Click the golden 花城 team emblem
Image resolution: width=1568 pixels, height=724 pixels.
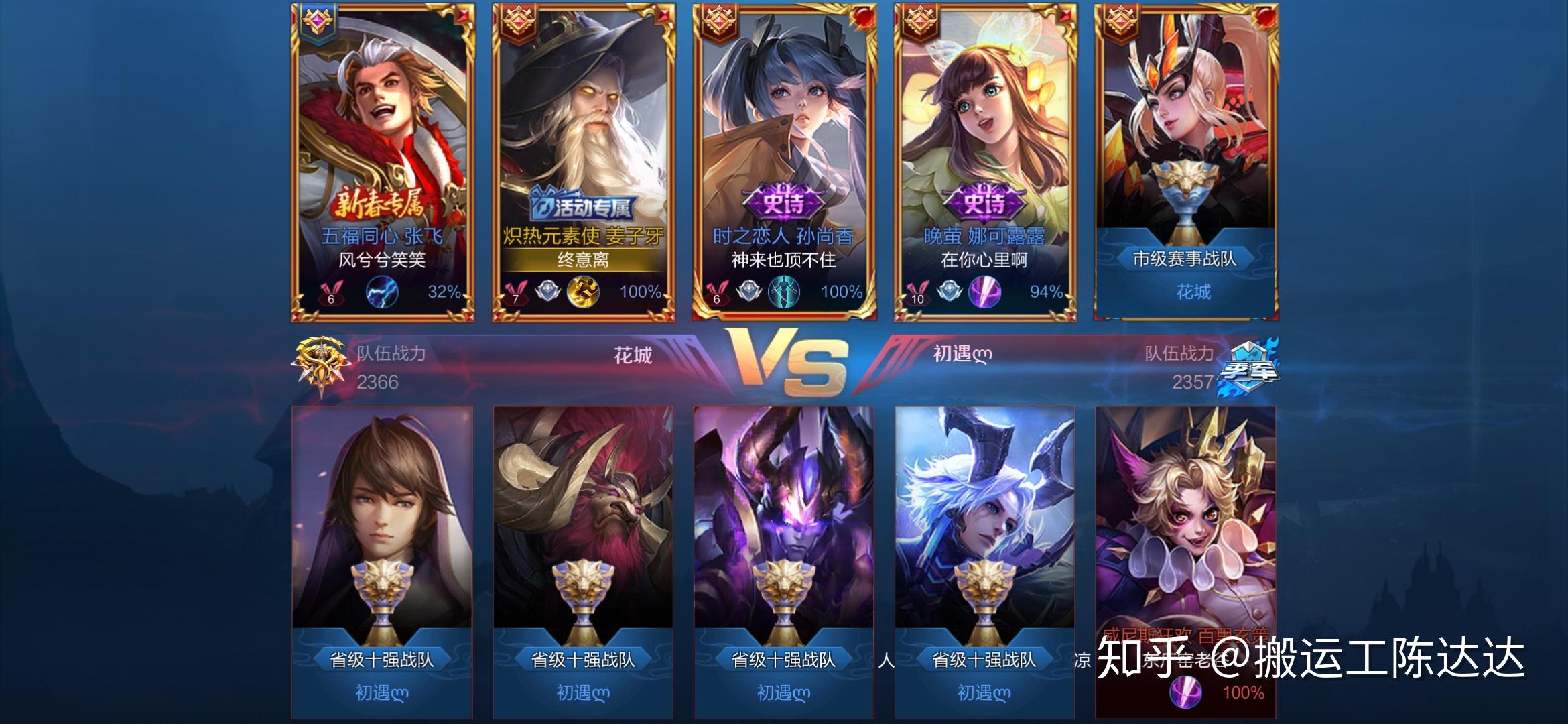[x=322, y=365]
